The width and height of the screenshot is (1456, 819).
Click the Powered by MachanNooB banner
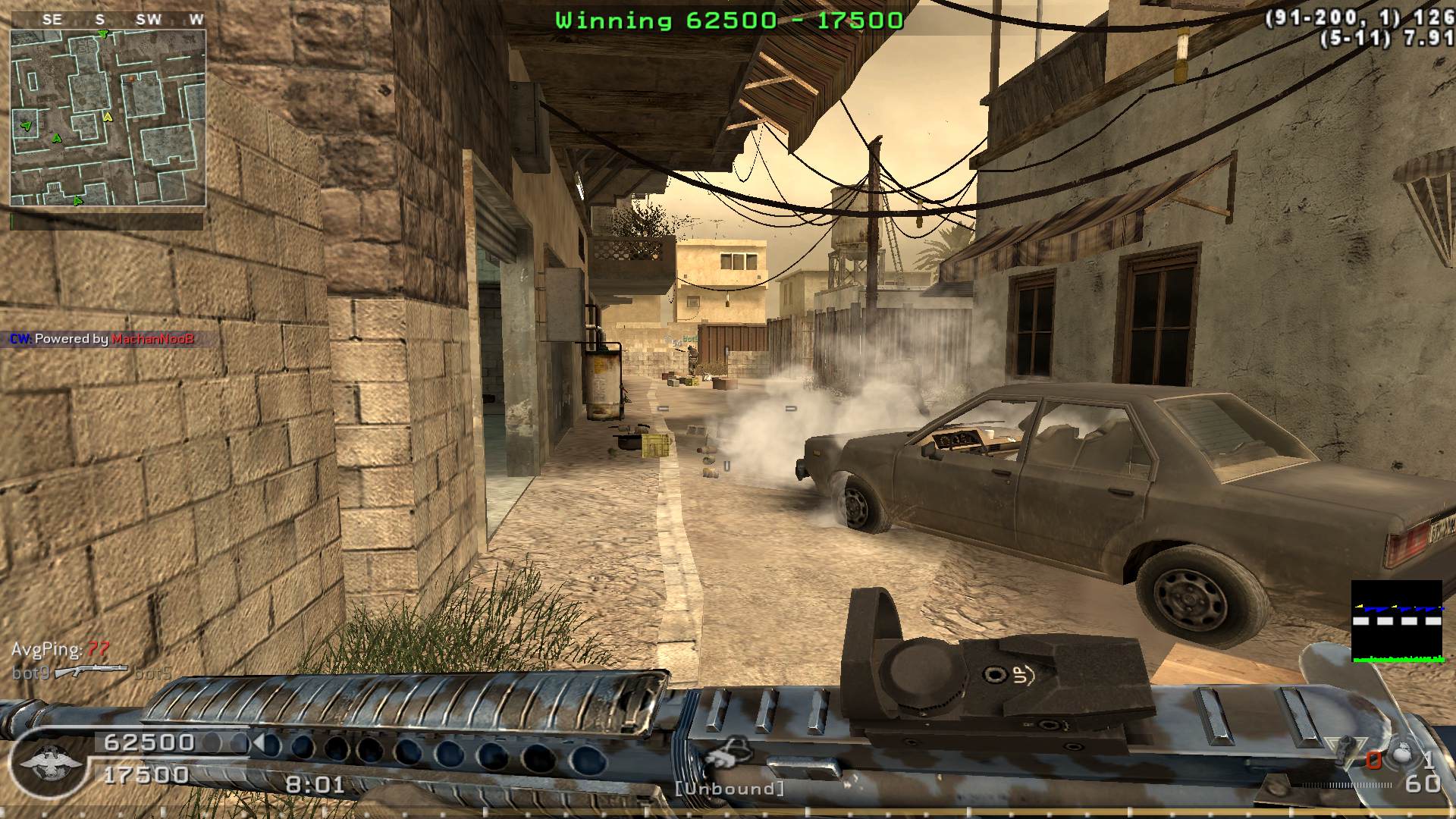(102, 339)
